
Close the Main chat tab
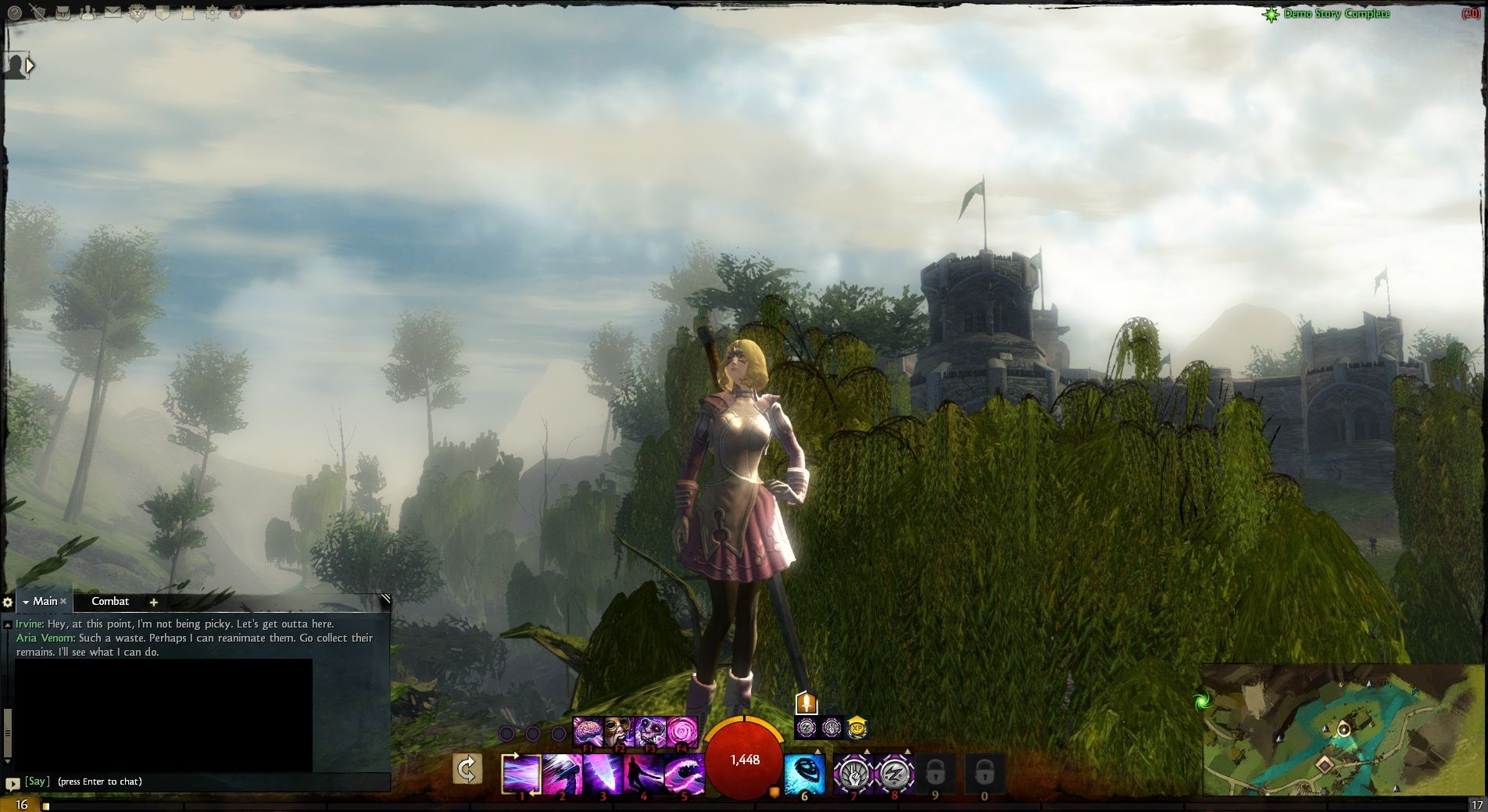(64, 601)
